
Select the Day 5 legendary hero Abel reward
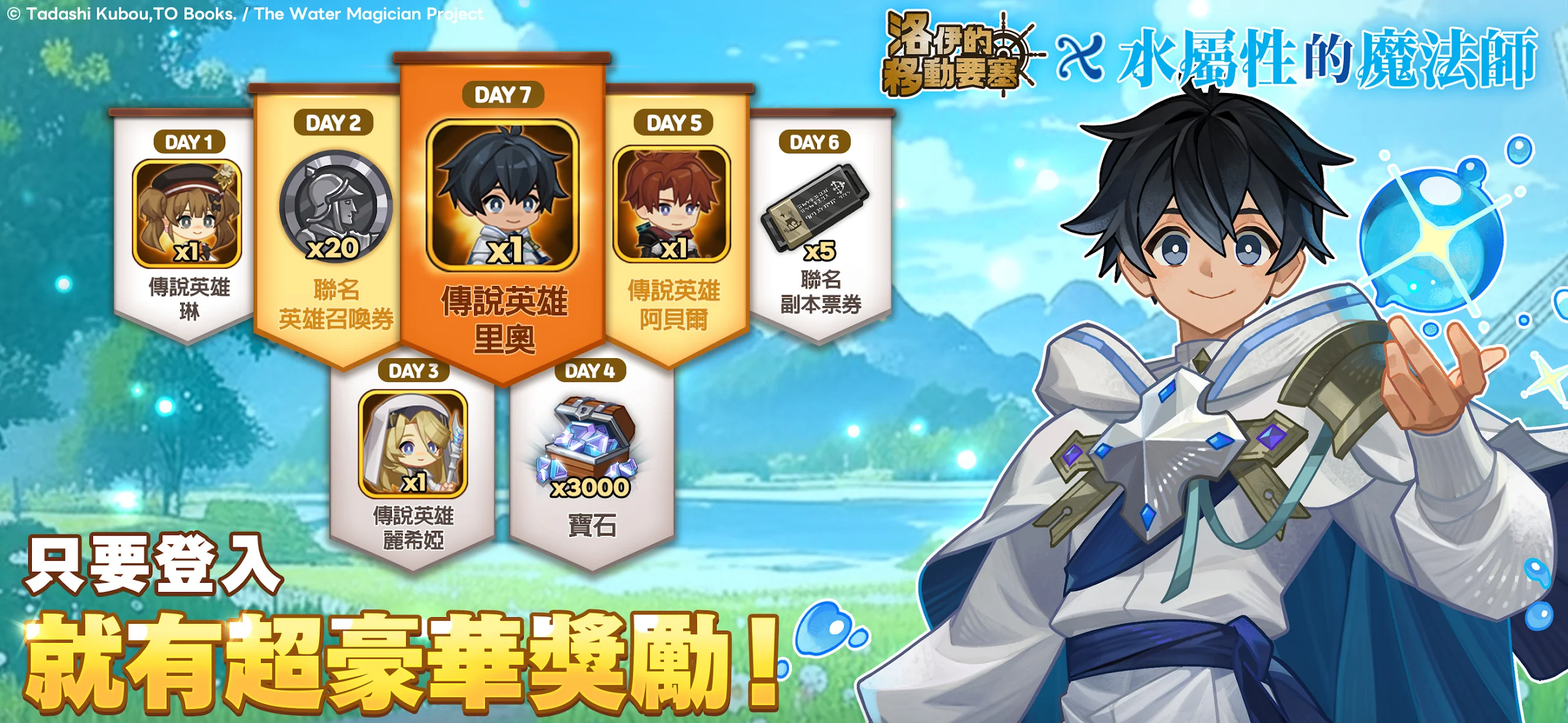(672, 204)
